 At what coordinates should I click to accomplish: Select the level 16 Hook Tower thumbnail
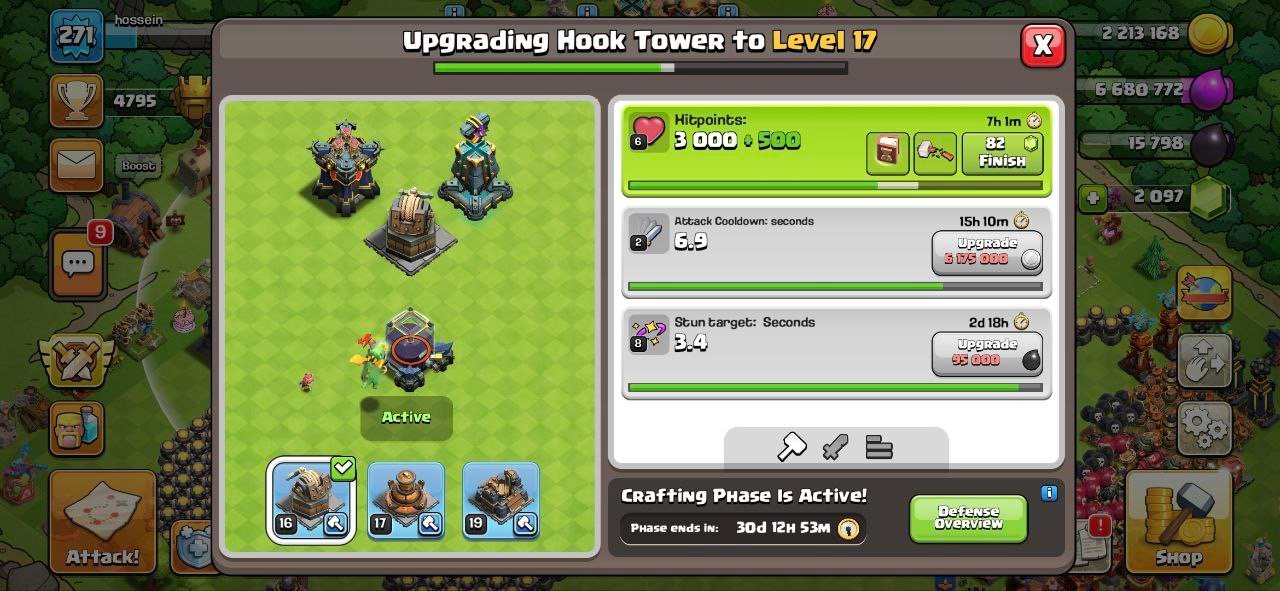[x=310, y=500]
